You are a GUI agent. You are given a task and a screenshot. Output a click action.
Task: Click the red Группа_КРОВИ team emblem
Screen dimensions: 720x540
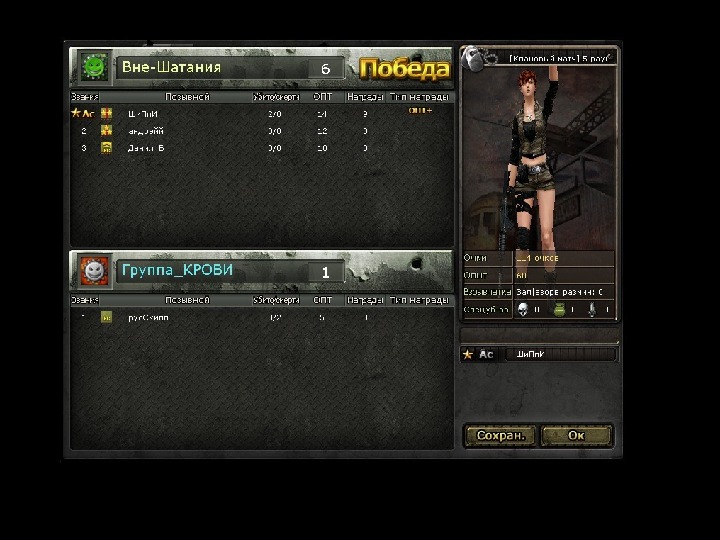click(94, 270)
